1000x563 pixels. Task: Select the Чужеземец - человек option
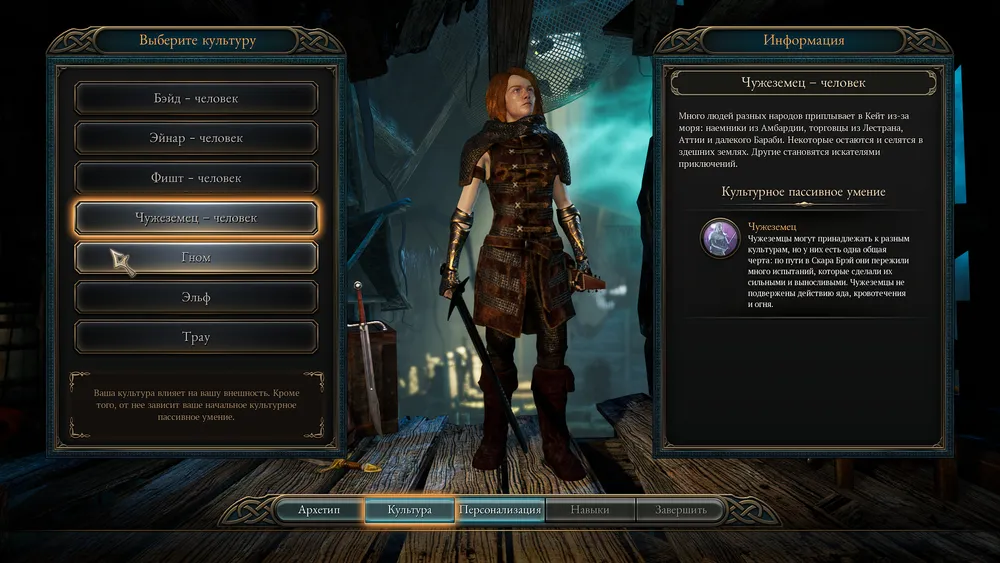pyautogui.click(x=196, y=218)
